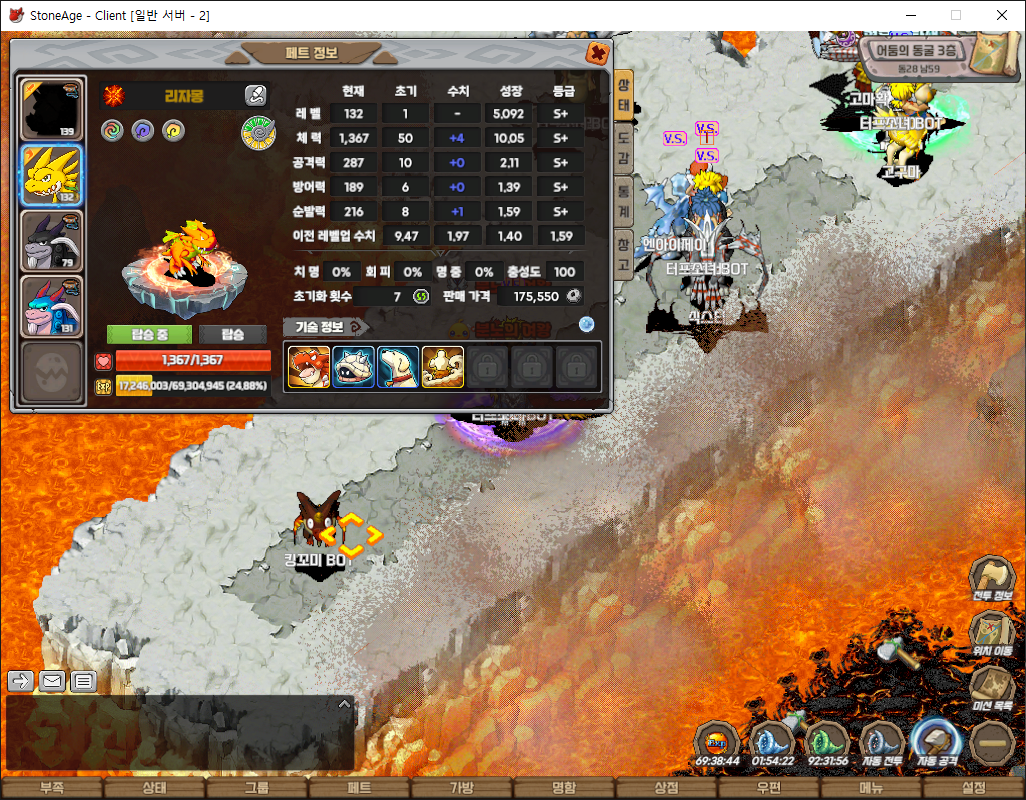Close the 페트 정보 pet info window
The width and height of the screenshot is (1026, 800).
(597, 53)
